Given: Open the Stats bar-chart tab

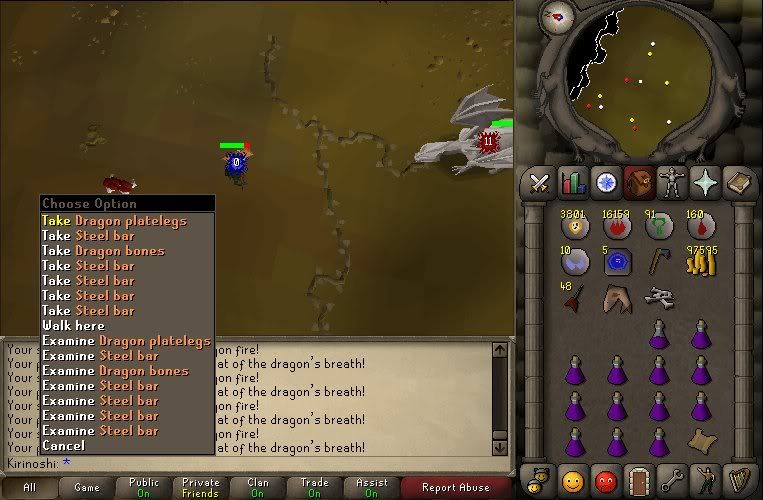Looking at the screenshot, I should pos(573,183).
